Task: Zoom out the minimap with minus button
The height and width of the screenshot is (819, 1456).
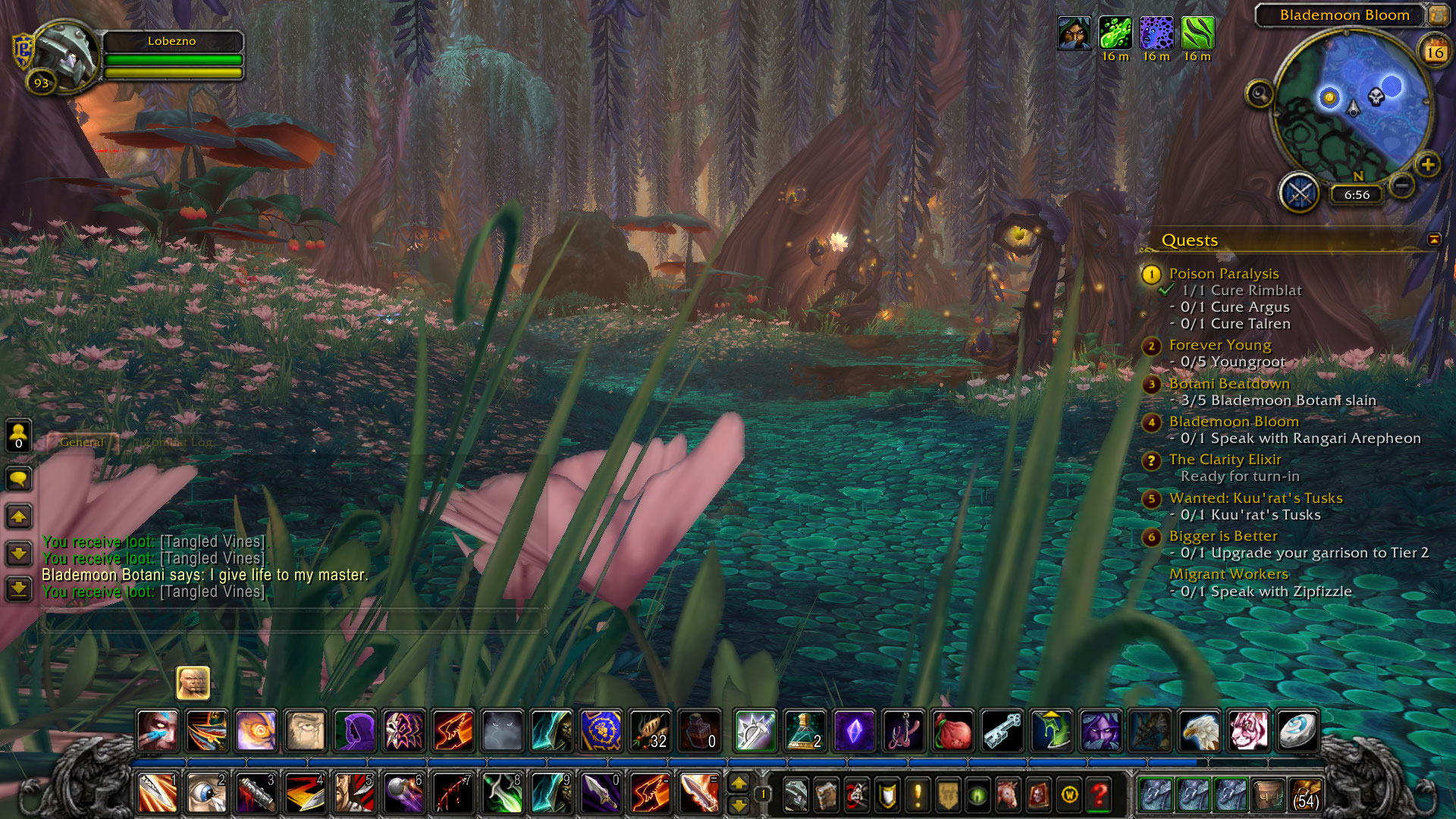Action: [1402, 184]
